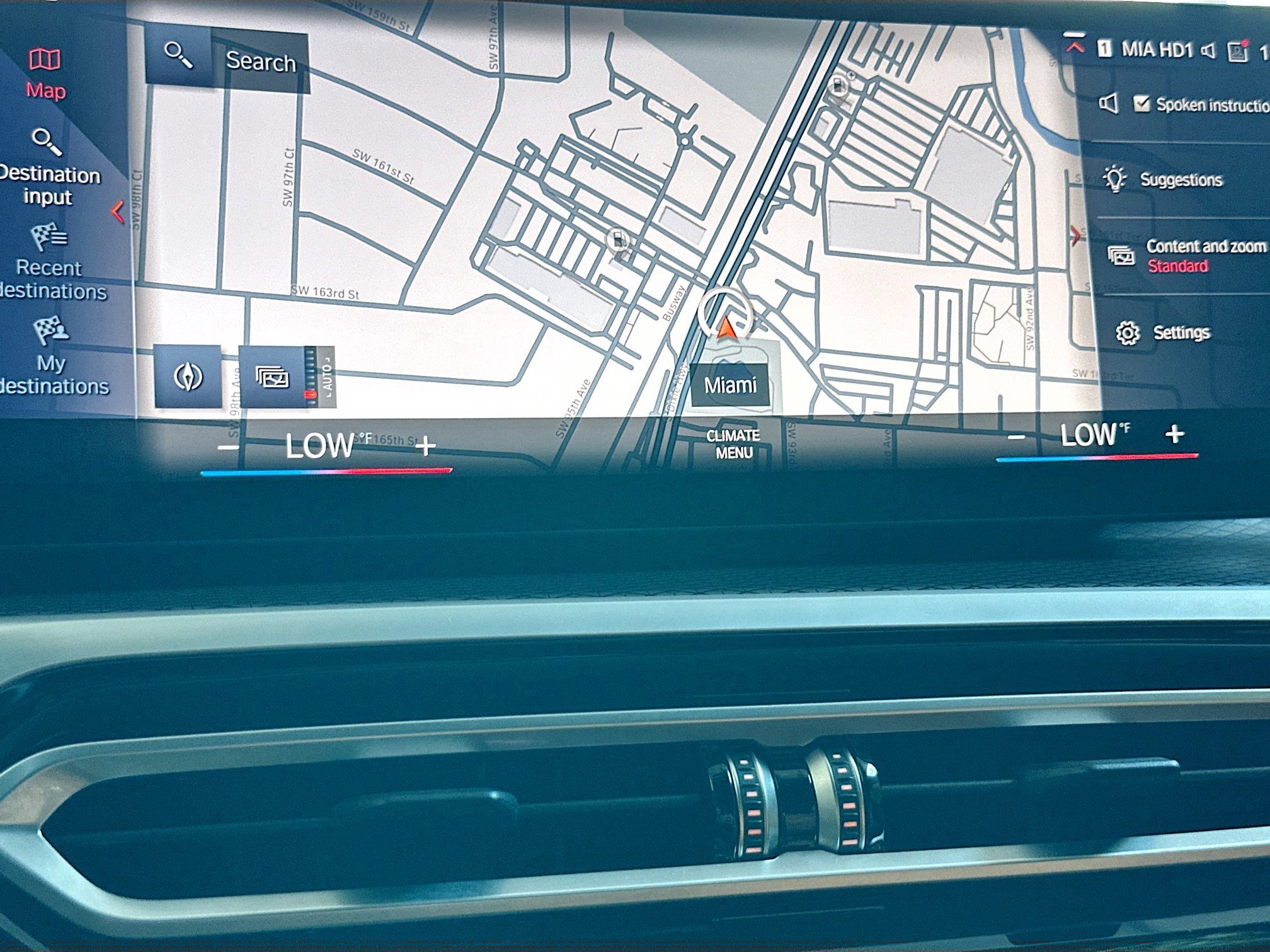Image resolution: width=1270 pixels, height=952 pixels.
Task: Open the Climate Menu
Action: [734, 443]
